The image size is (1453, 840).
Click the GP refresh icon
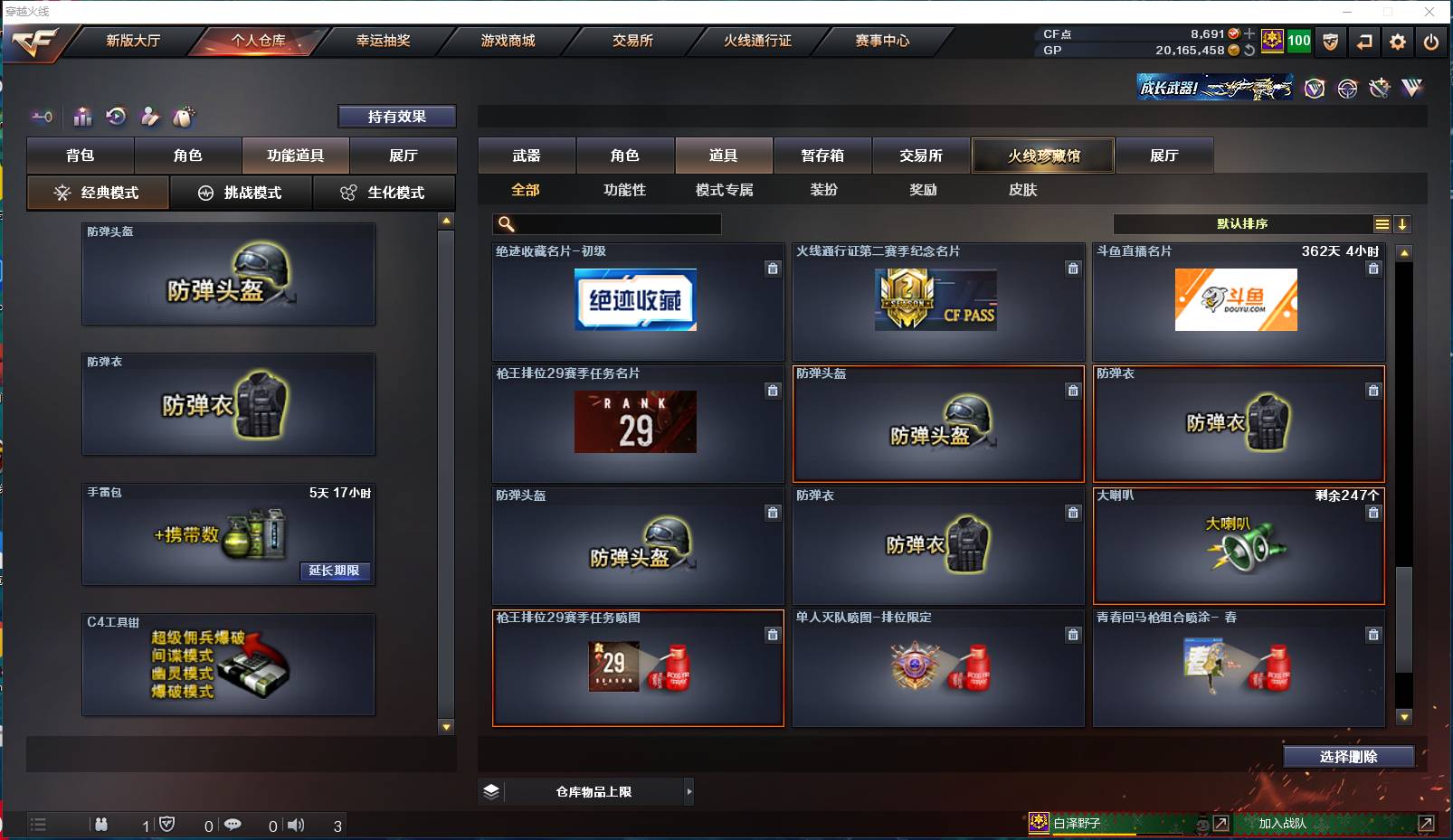(x=1251, y=52)
